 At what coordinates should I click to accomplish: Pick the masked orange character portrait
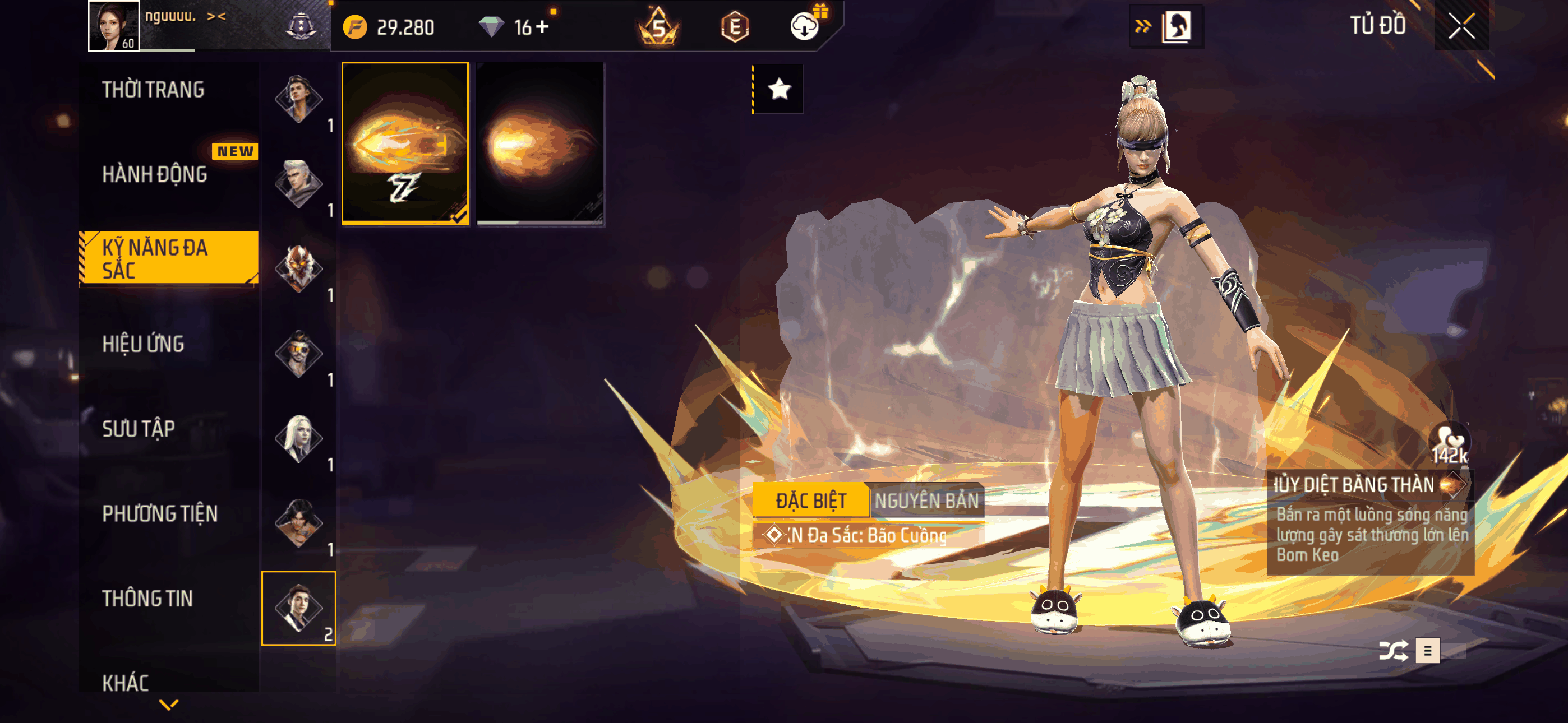pos(298,268)
